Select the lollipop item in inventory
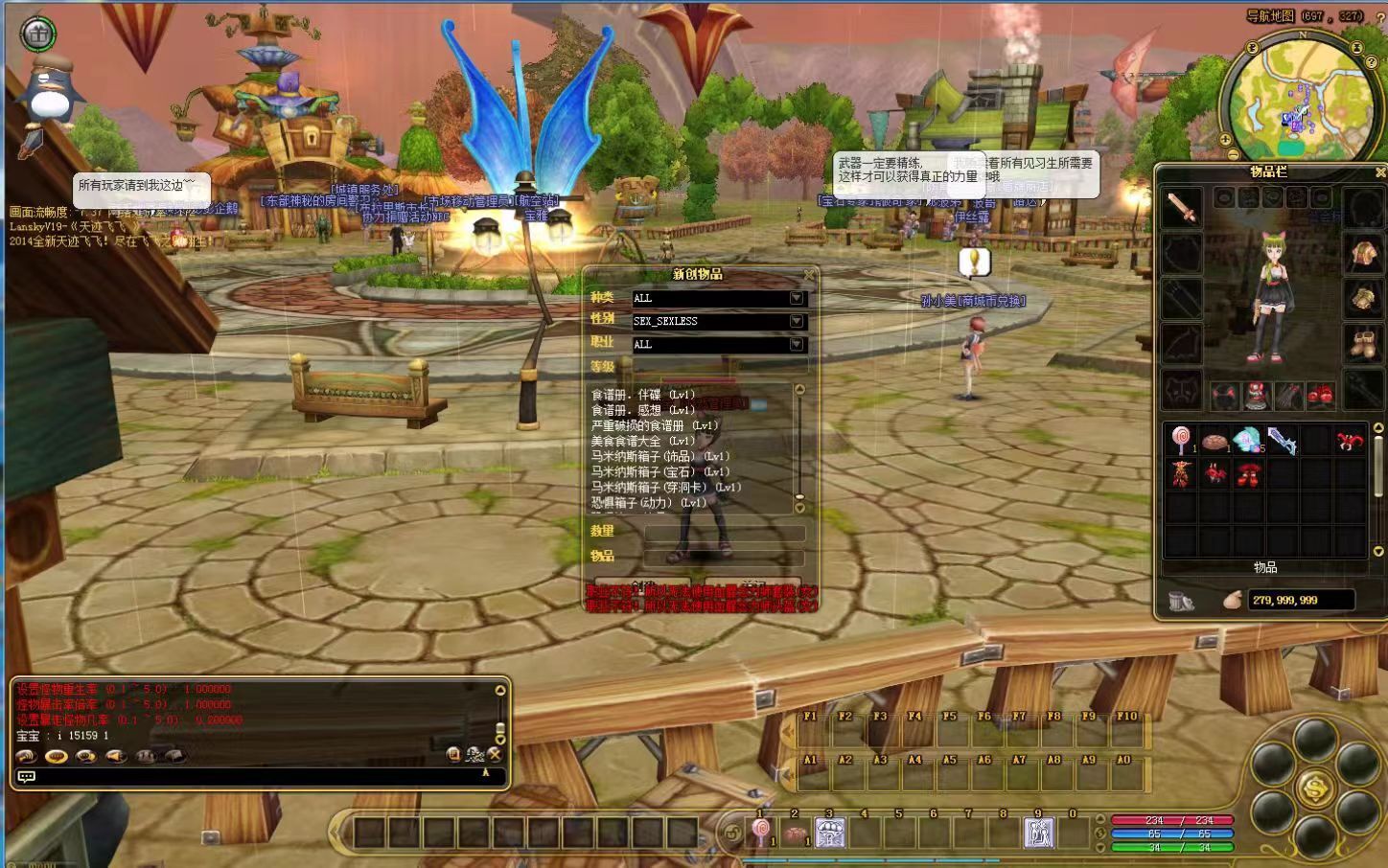Viewport: 1388px width, 868px height. (1181, 441)
